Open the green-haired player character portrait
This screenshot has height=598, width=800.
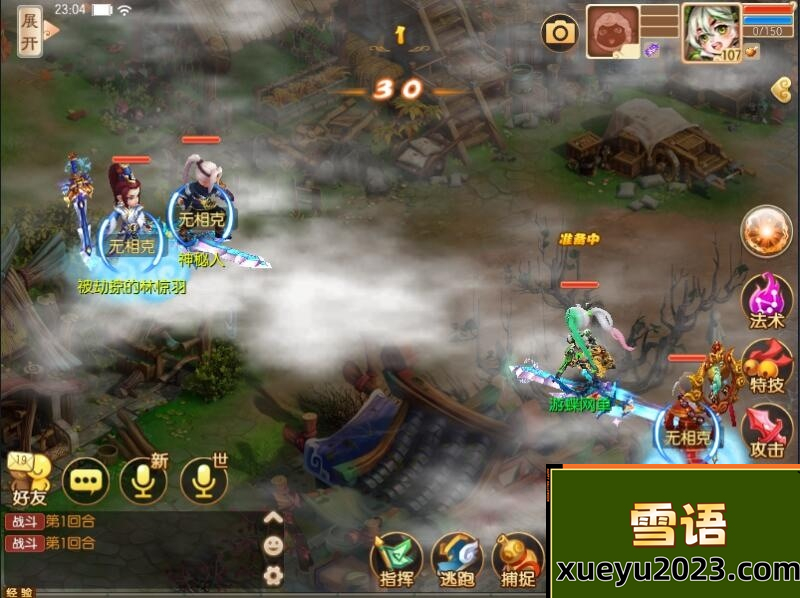click(x=711, y=32)
